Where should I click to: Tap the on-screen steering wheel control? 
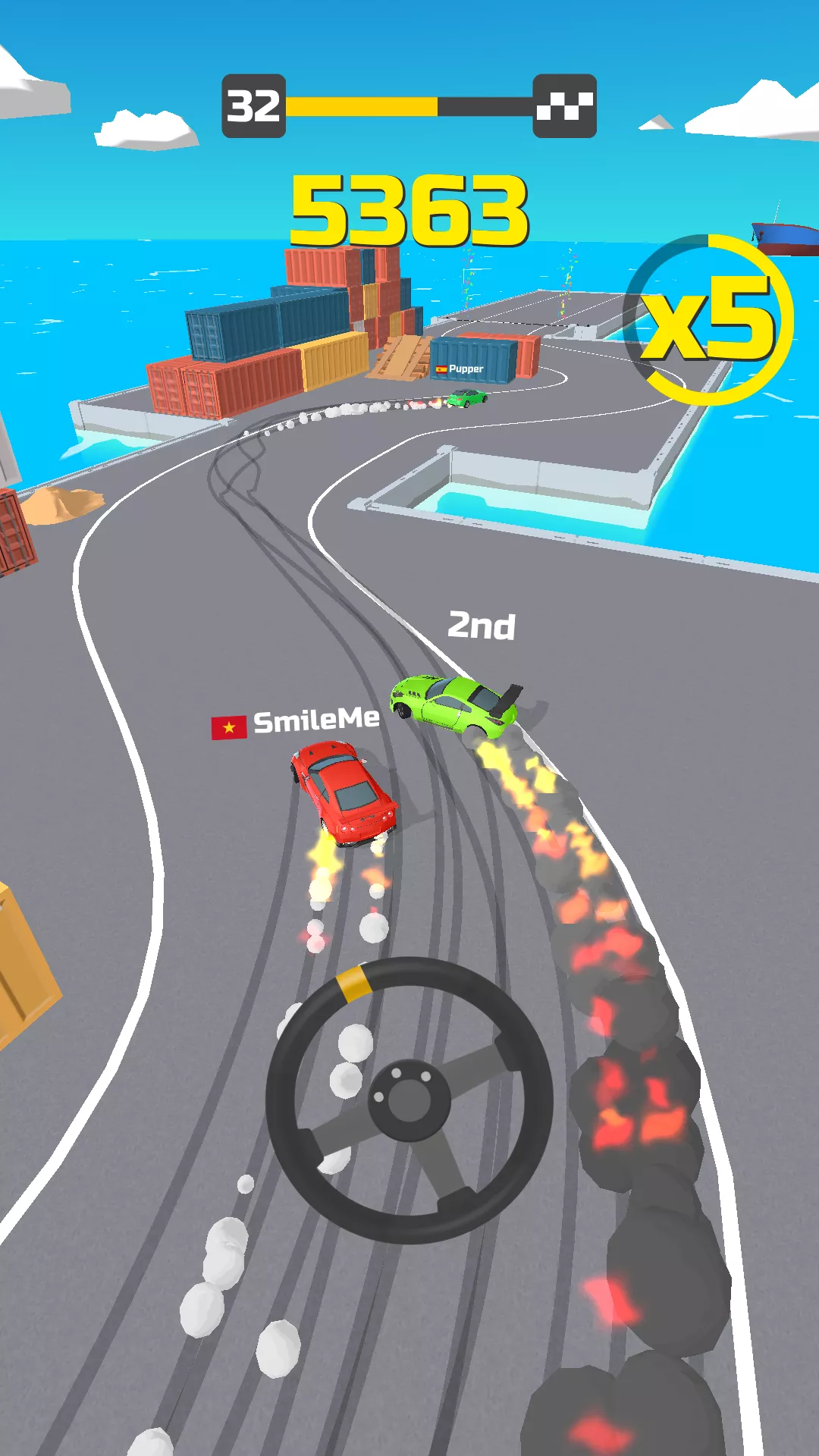[409, 1100]
